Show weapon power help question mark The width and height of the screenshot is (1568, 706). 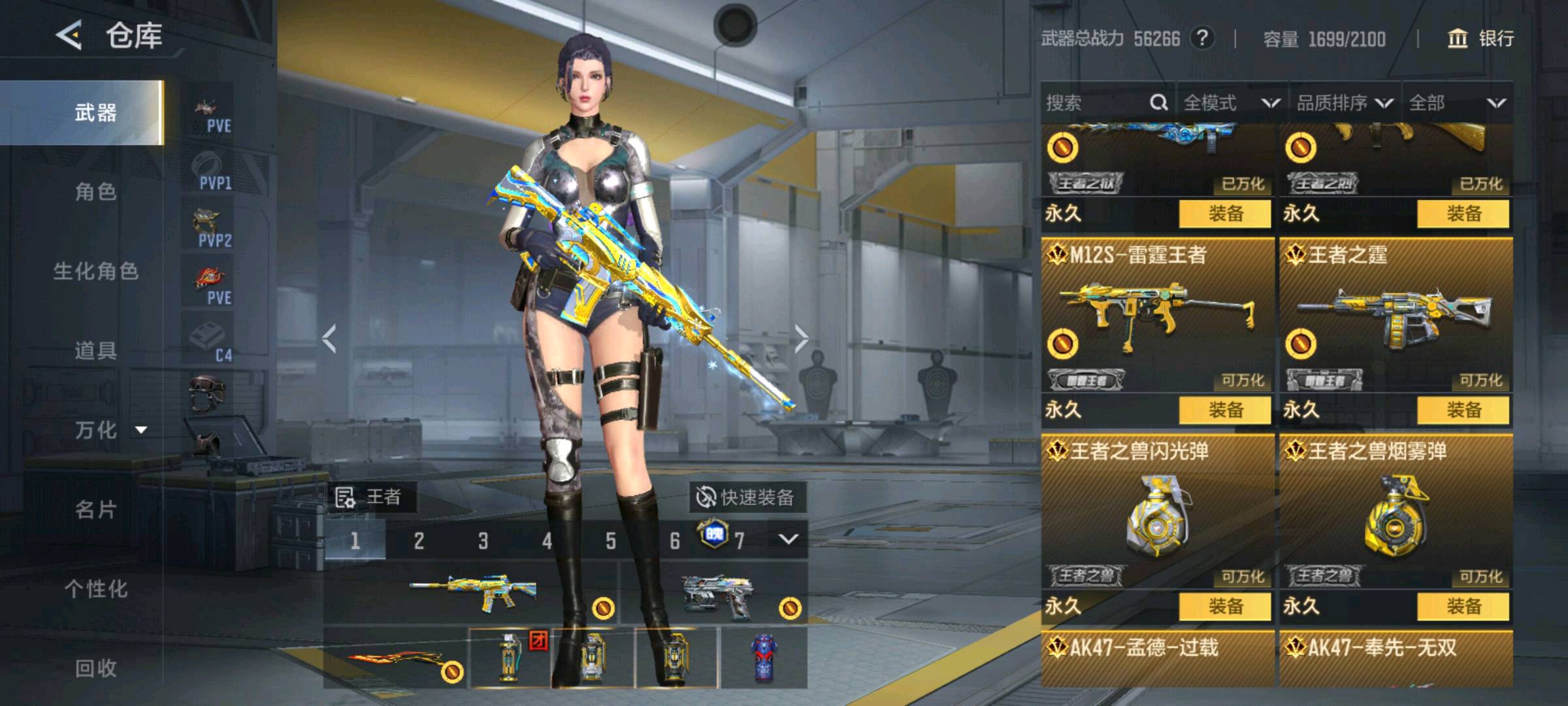[1202, 39]
